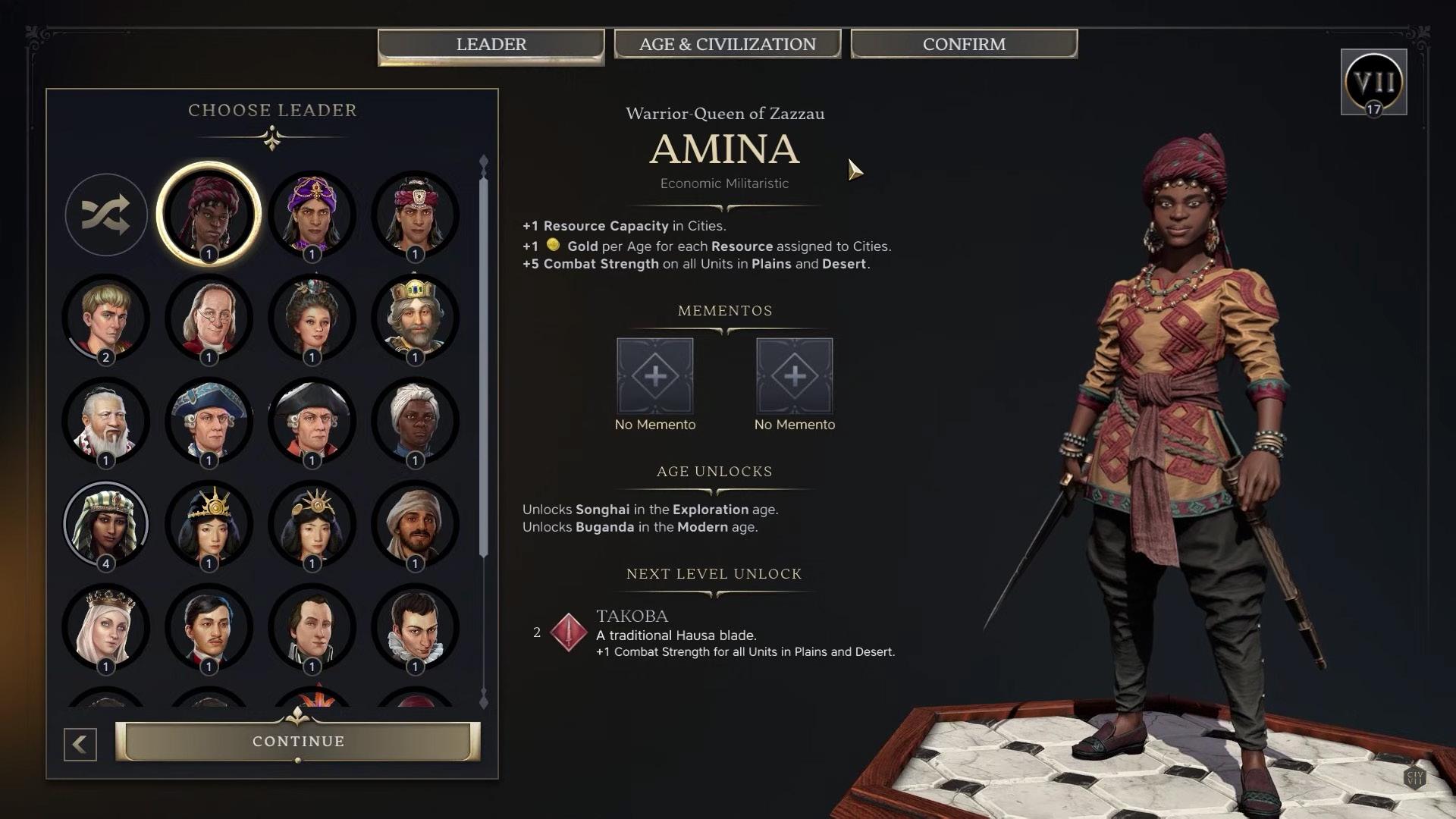The image size is (1456, 819).
Task: Choose the crowned bearded king portrait
Action: (415, 318)
